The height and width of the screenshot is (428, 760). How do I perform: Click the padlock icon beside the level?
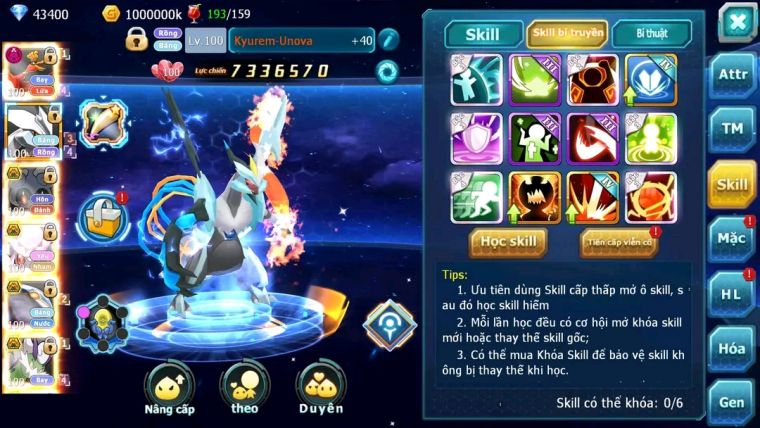(137, 40)
